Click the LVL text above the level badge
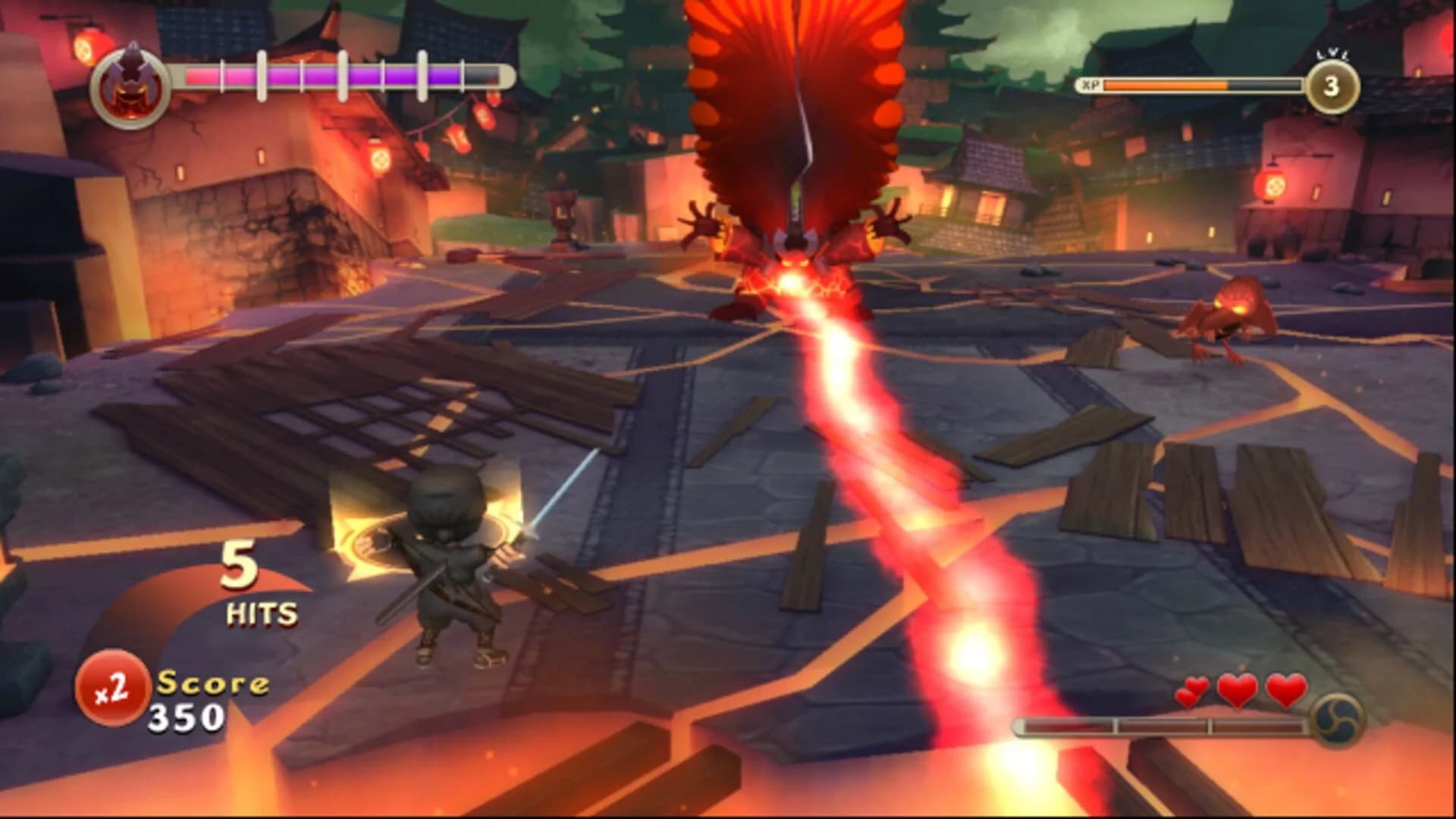Viewport: 1456px width, 819px height. click(1332, 53)
